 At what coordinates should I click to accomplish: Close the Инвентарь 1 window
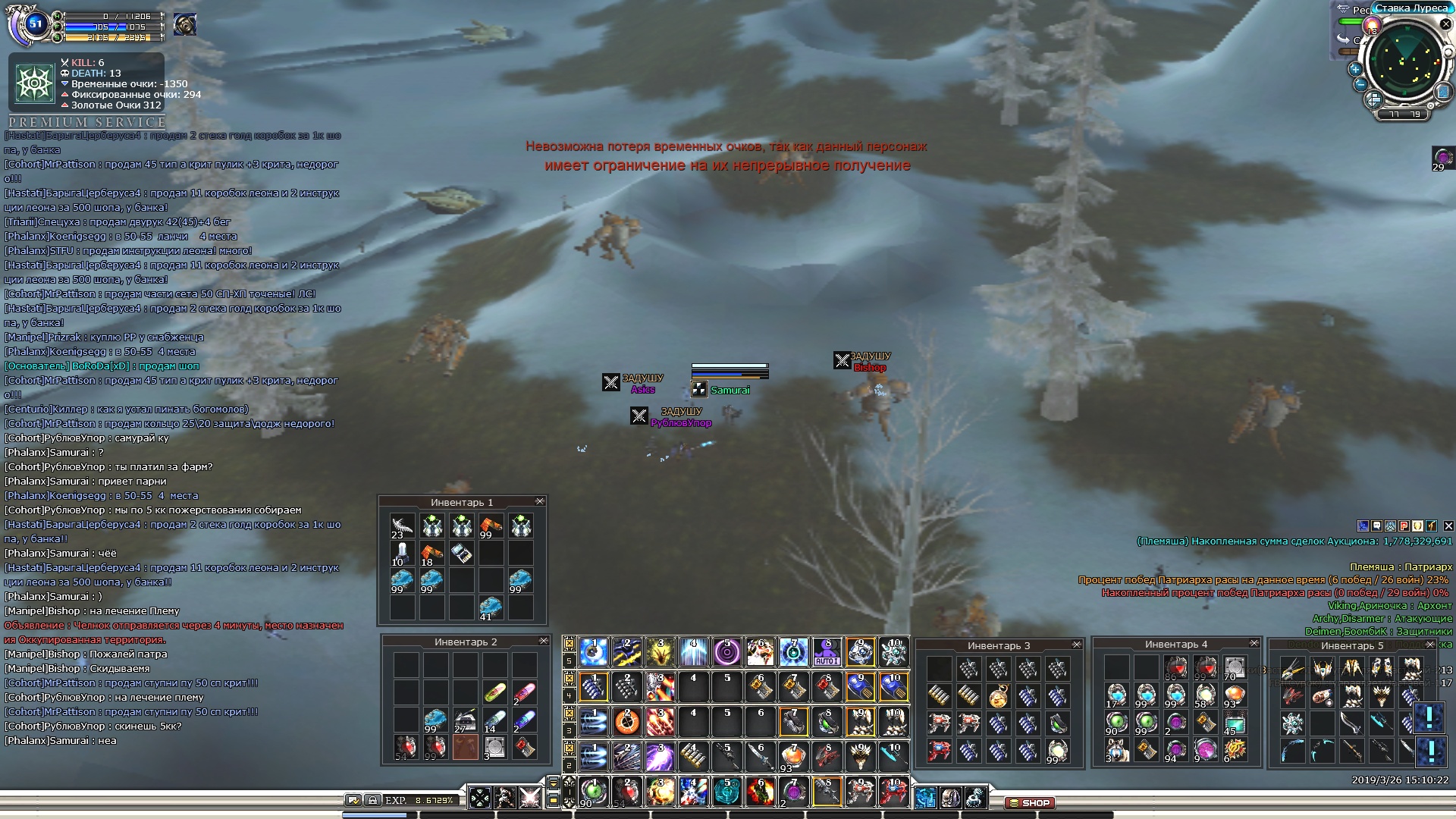point(540,502)
